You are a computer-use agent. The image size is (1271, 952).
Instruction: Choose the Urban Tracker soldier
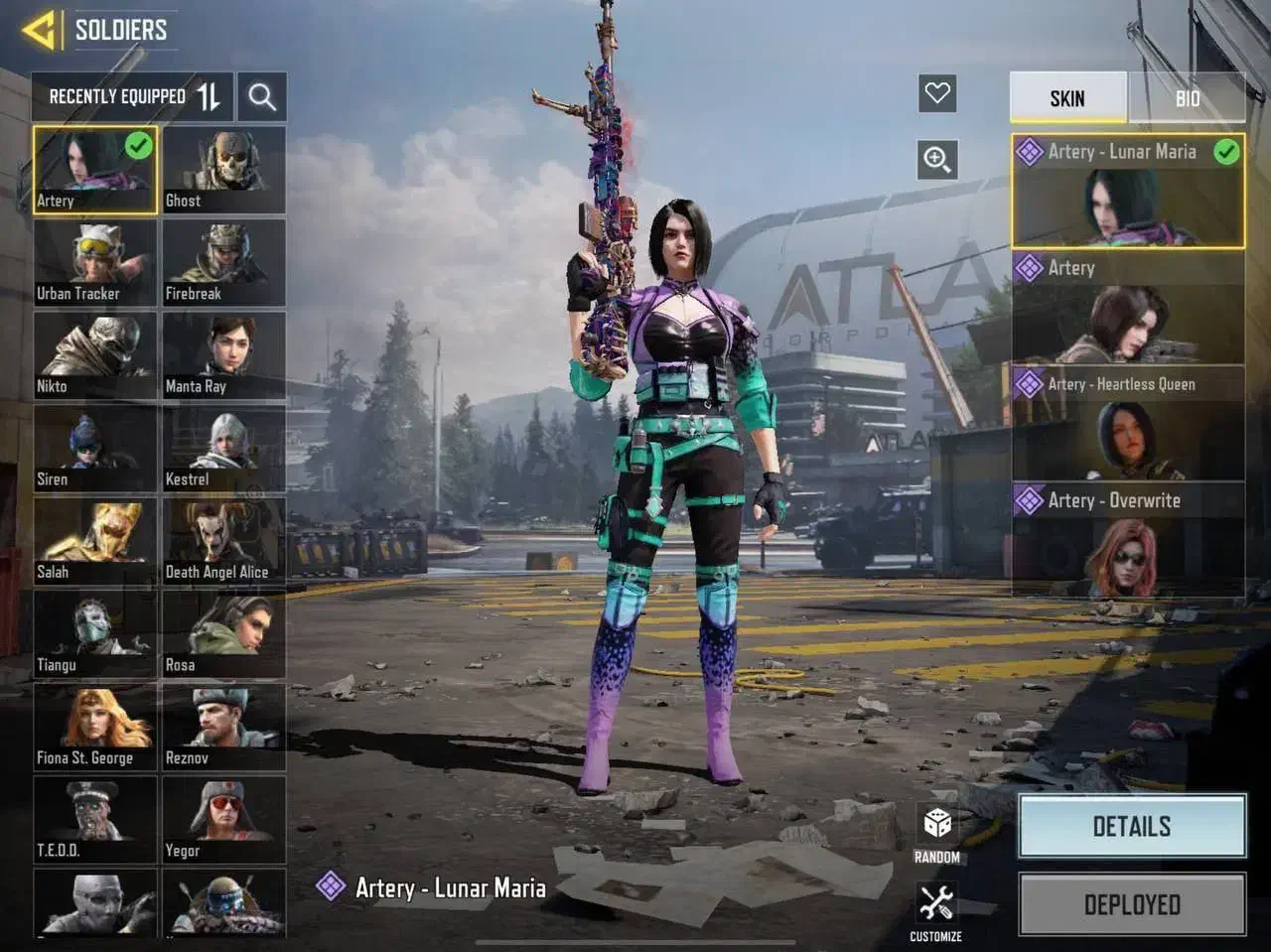tap(95, 262)
